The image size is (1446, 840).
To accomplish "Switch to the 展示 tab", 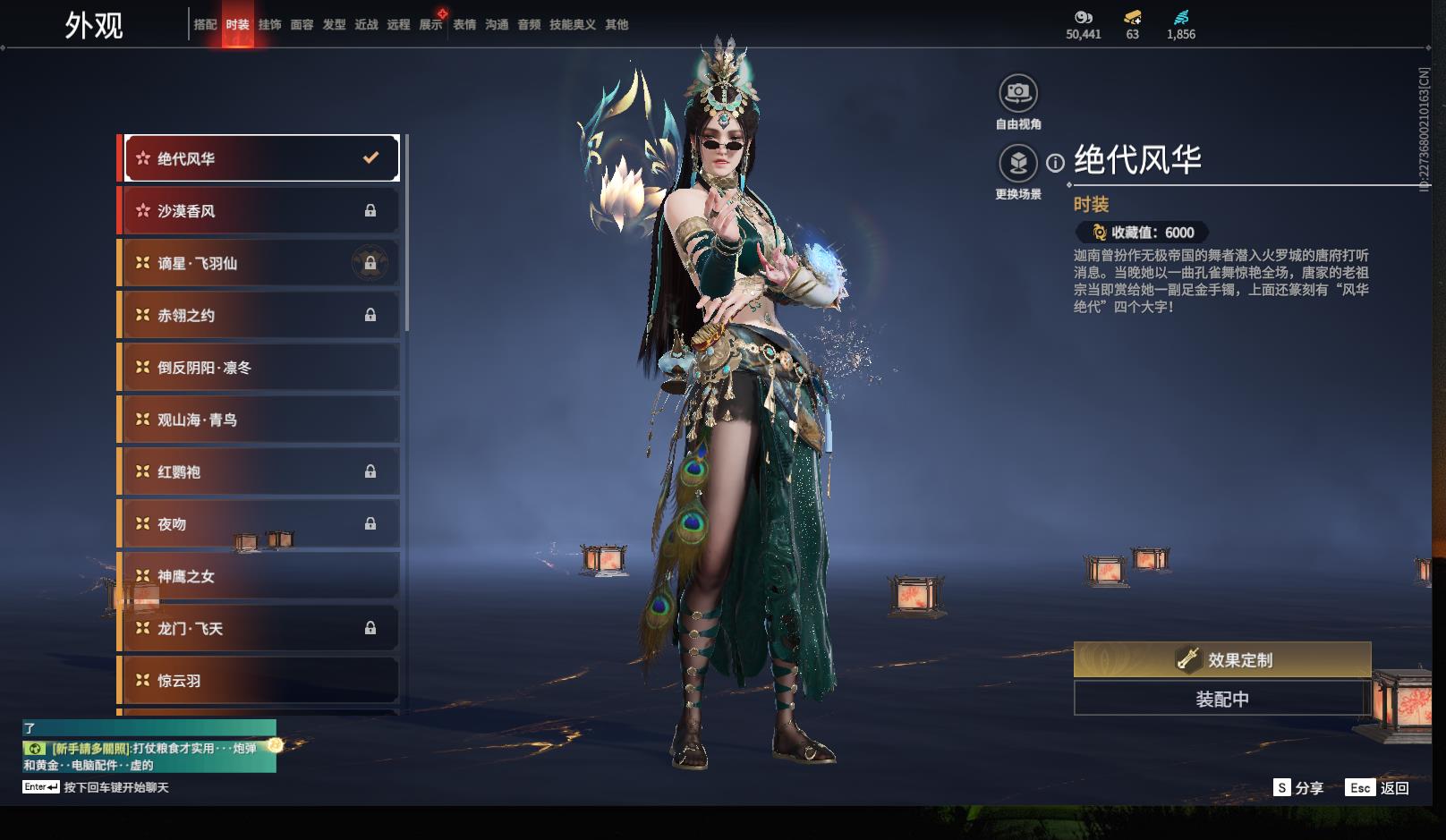I will point(430,25).
